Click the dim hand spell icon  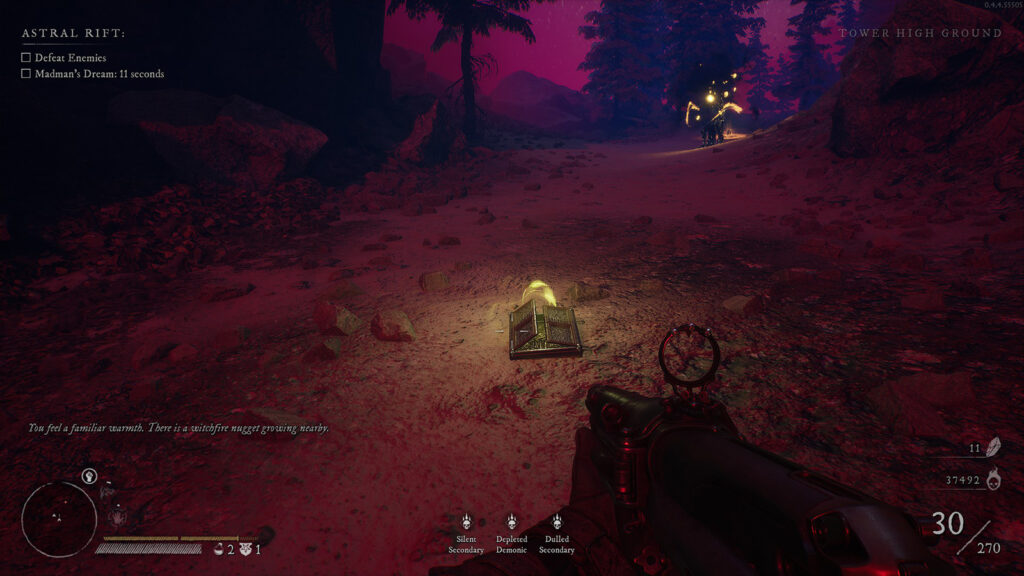click(117, 517)
